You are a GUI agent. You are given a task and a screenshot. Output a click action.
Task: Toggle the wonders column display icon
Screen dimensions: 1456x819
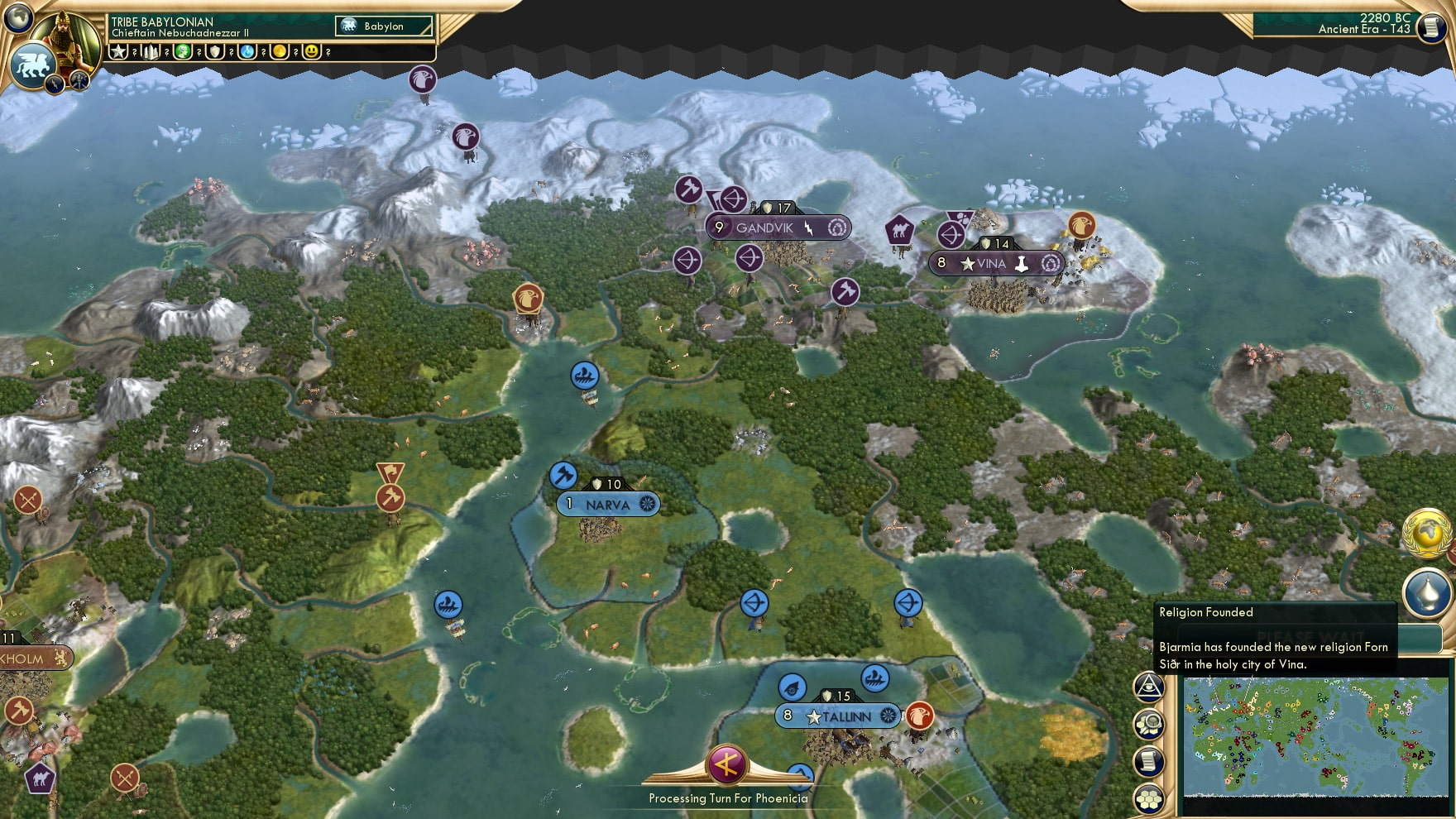[x=150, y=53]
